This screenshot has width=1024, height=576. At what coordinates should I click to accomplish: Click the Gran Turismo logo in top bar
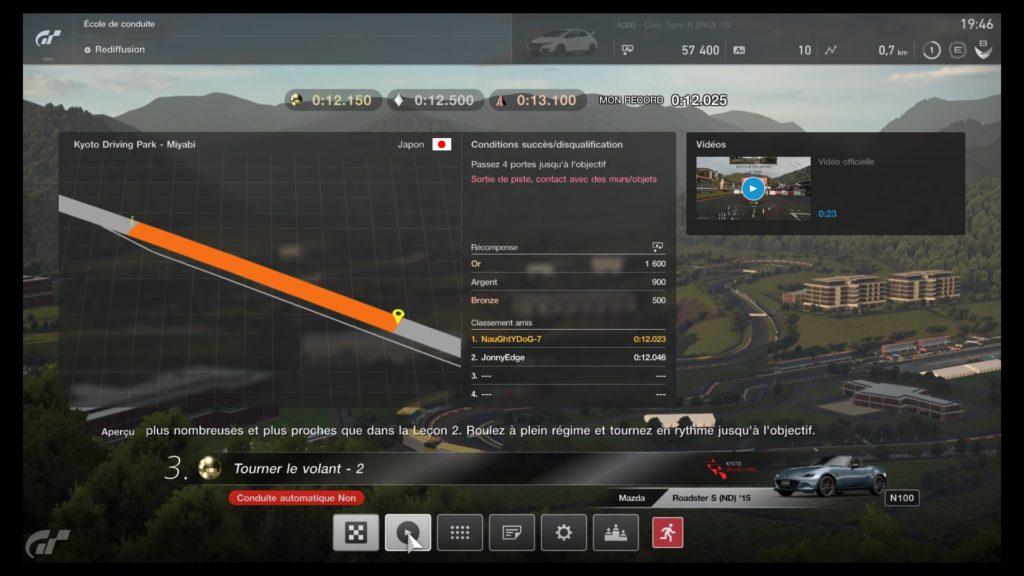pos(49,37)
